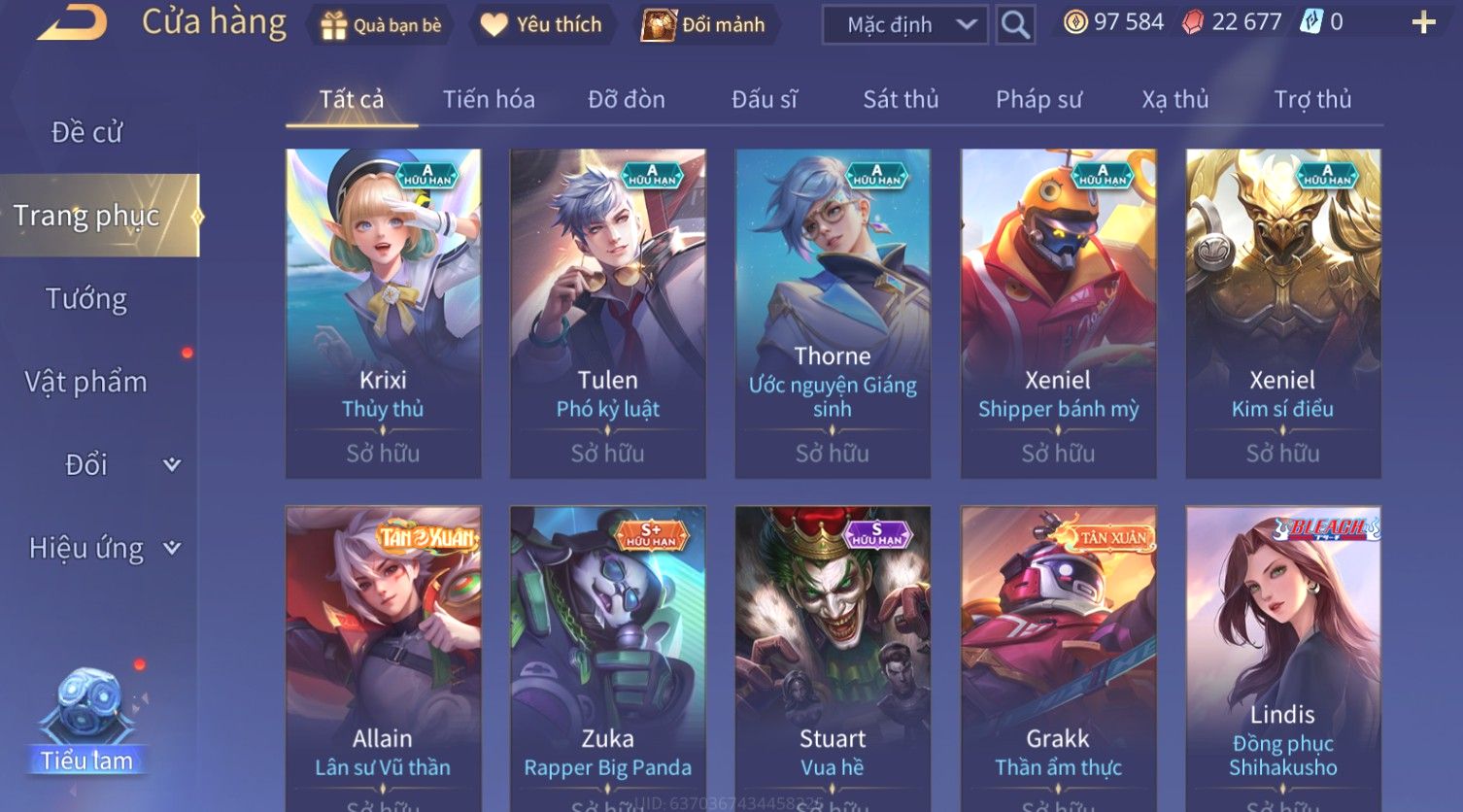Viewport: 1463px width, 812px height.
Task: Expand the Hiệu ứng sidebar menu
Action: coord(102,549)
